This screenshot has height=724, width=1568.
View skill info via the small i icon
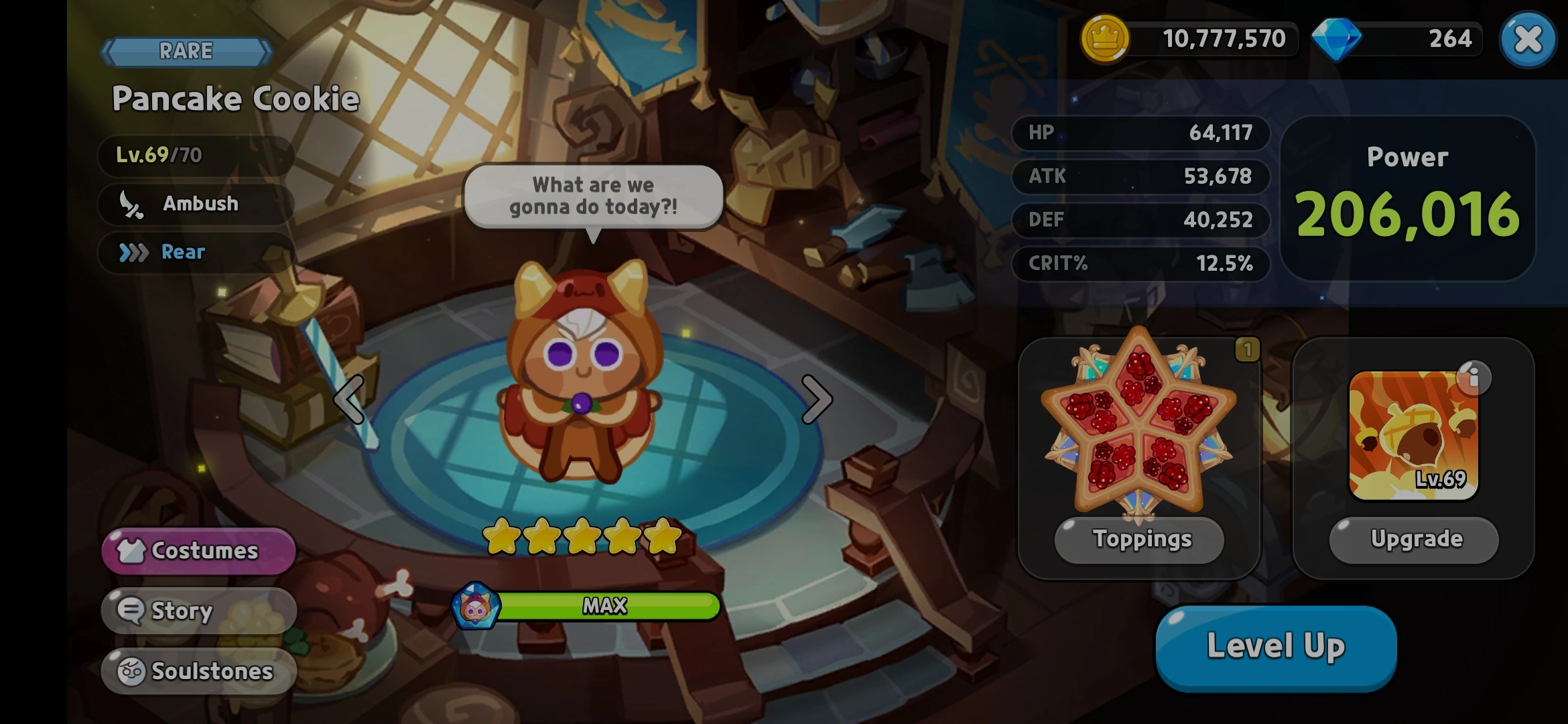pos(1474,378)
